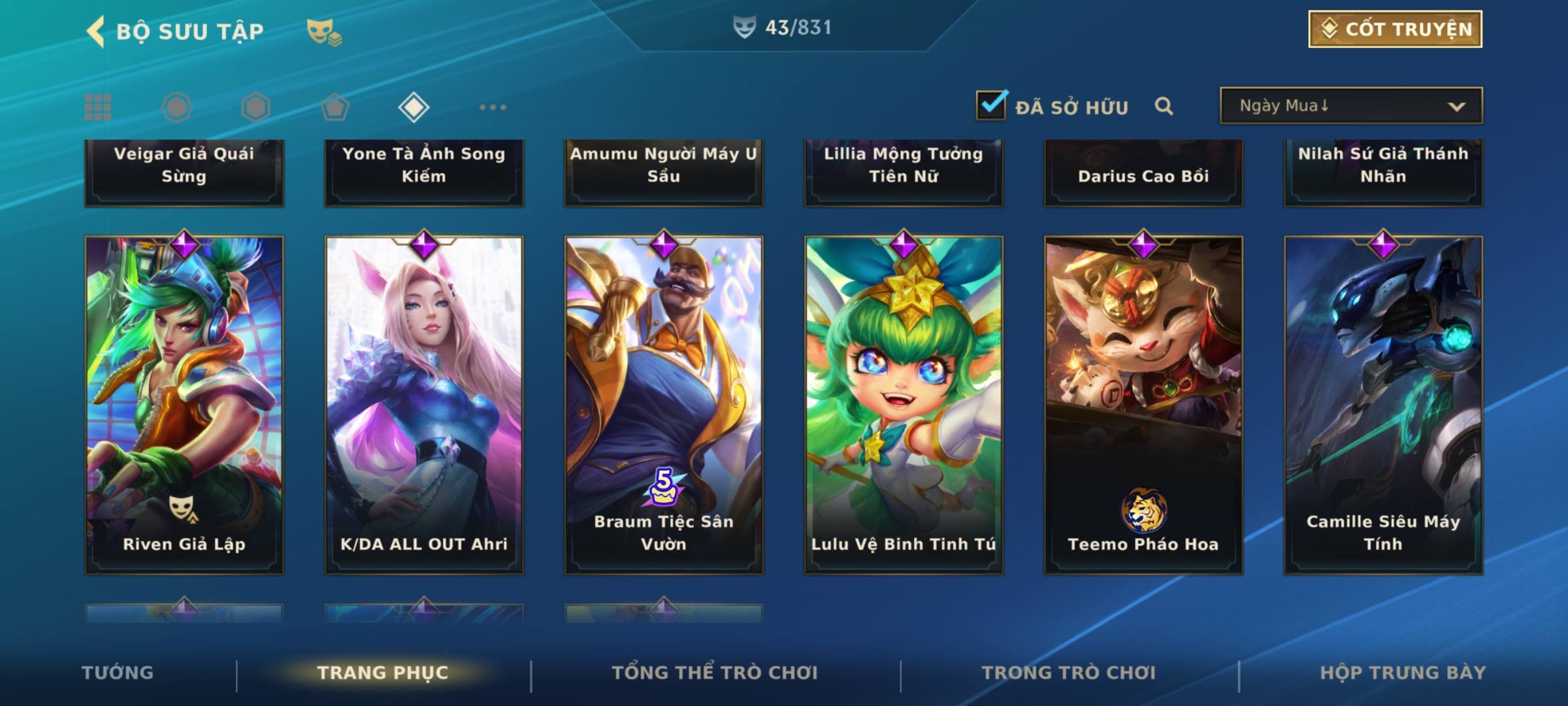Image resolution: width=1568 pixels, height=706 pixels.
Task: Choose the Braum Tiệc Sân Vườn skin
Action: [x=664, y=405]
